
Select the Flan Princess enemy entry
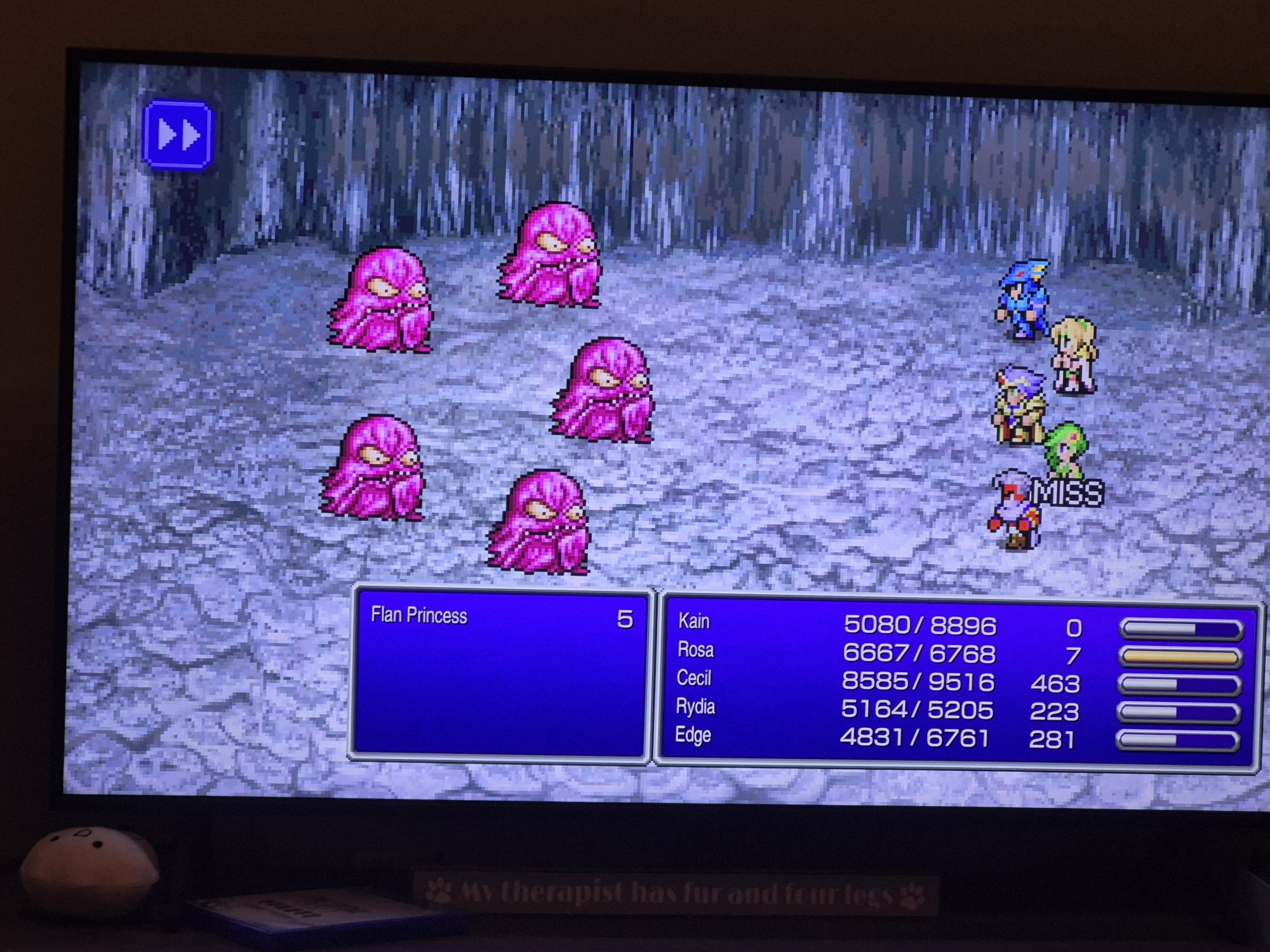[419, 616]
